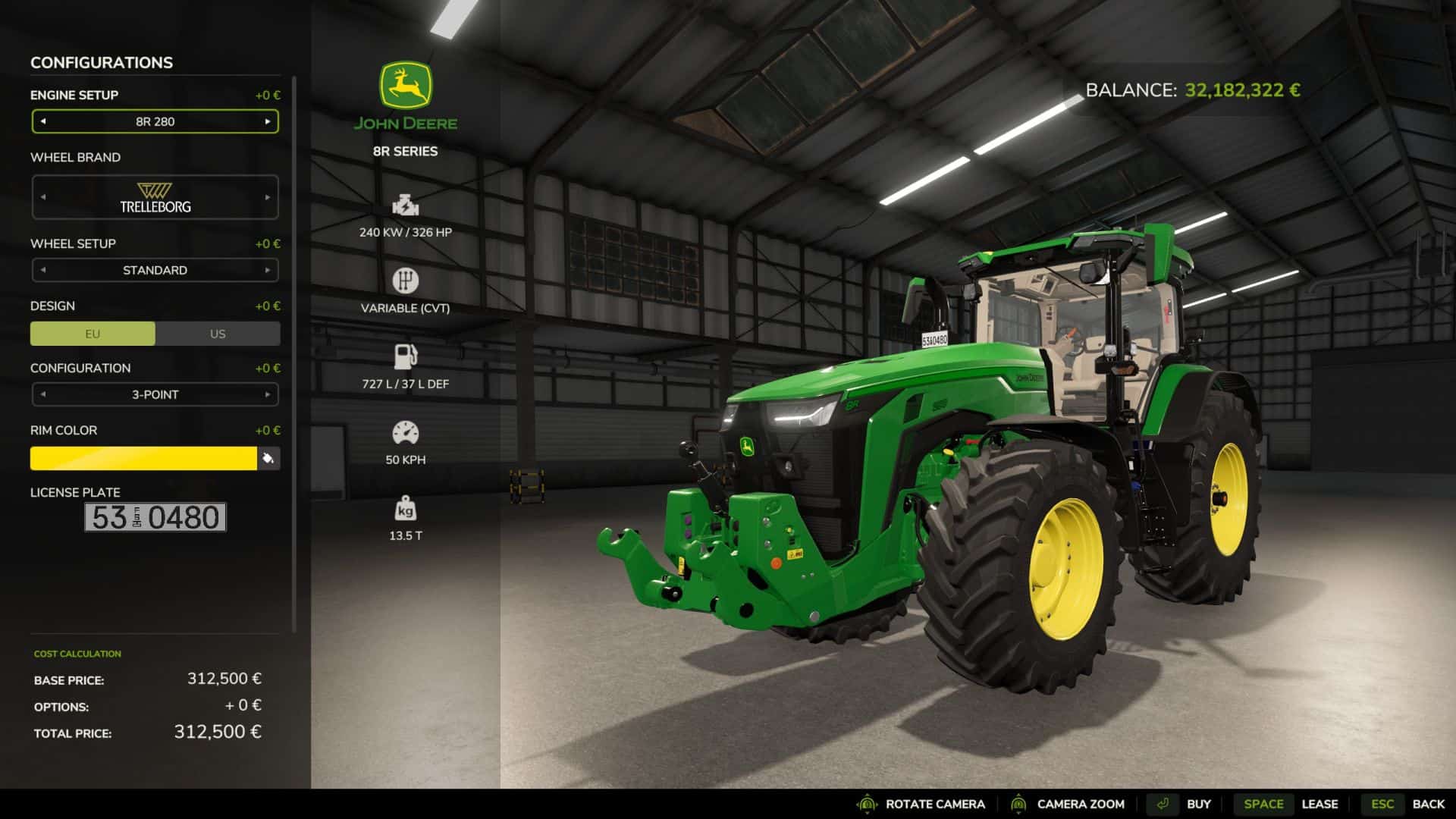Choose next wheel setup after Standard
The image size is (1456, 819).
coord(268,270)
